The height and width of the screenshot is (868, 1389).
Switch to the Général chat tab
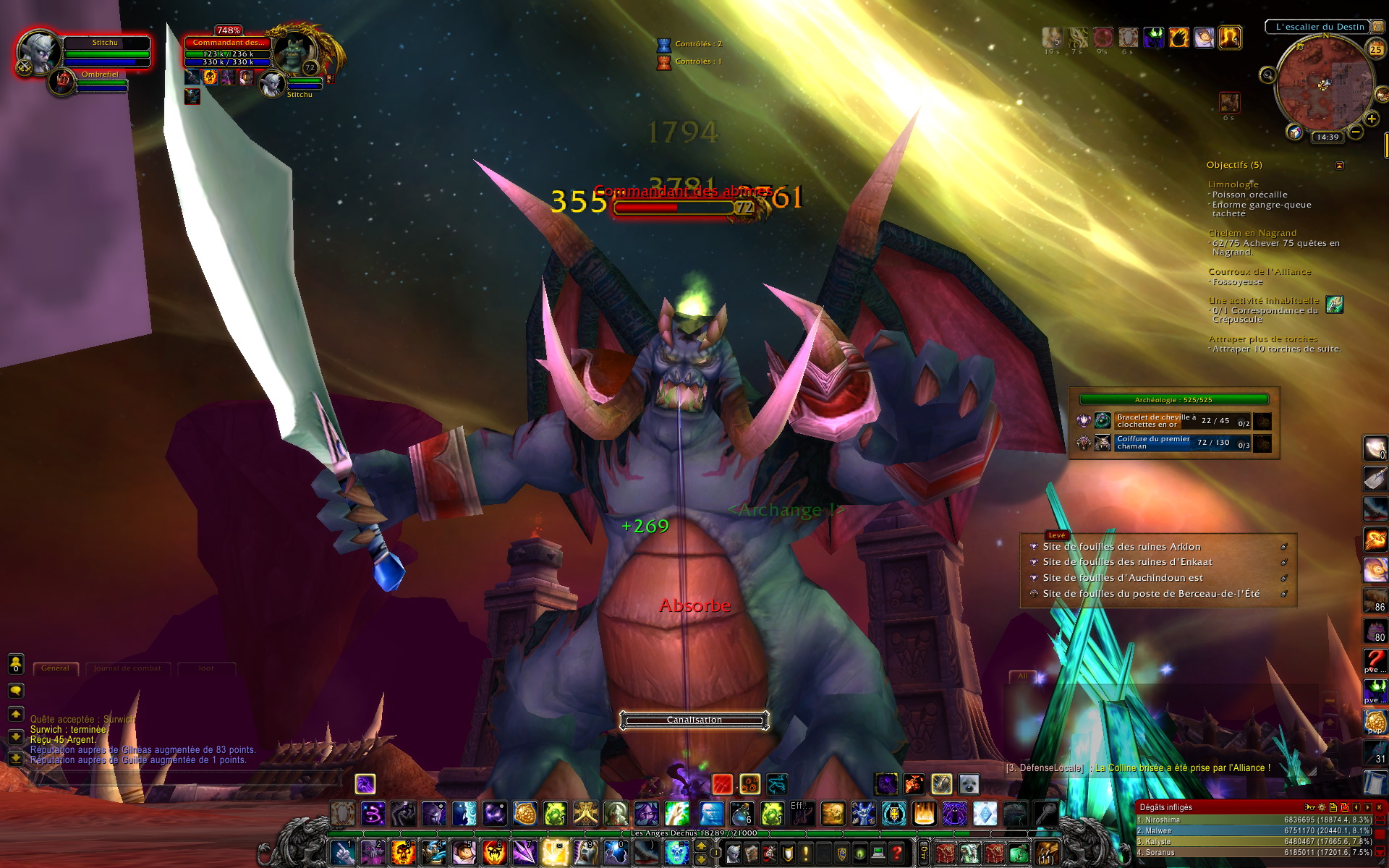tap(55, 668)
